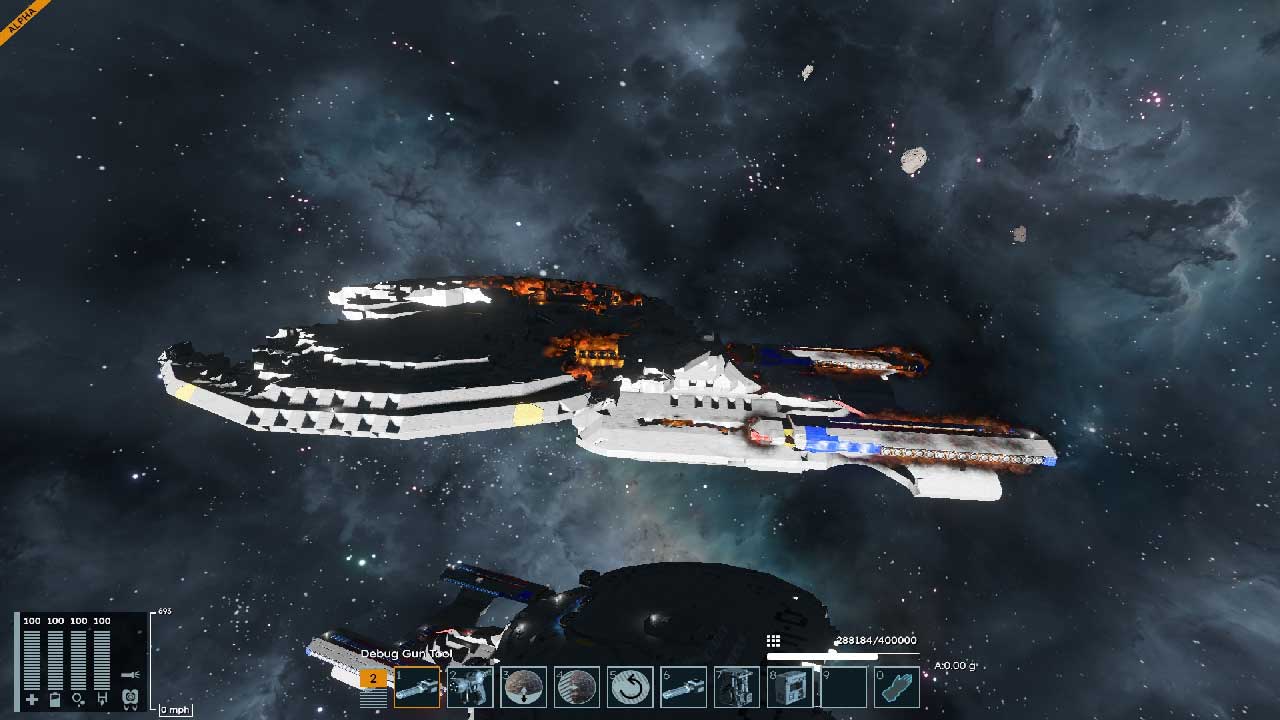Viewport: 1280px width, 720px height.
Task: Select the glove item in slot 0
Action: pos(897,687)
